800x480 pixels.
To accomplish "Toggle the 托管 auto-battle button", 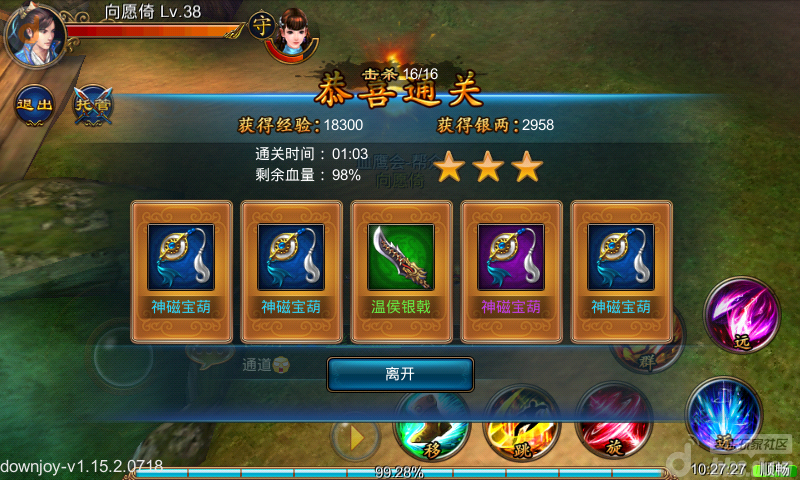I will 92,104.
